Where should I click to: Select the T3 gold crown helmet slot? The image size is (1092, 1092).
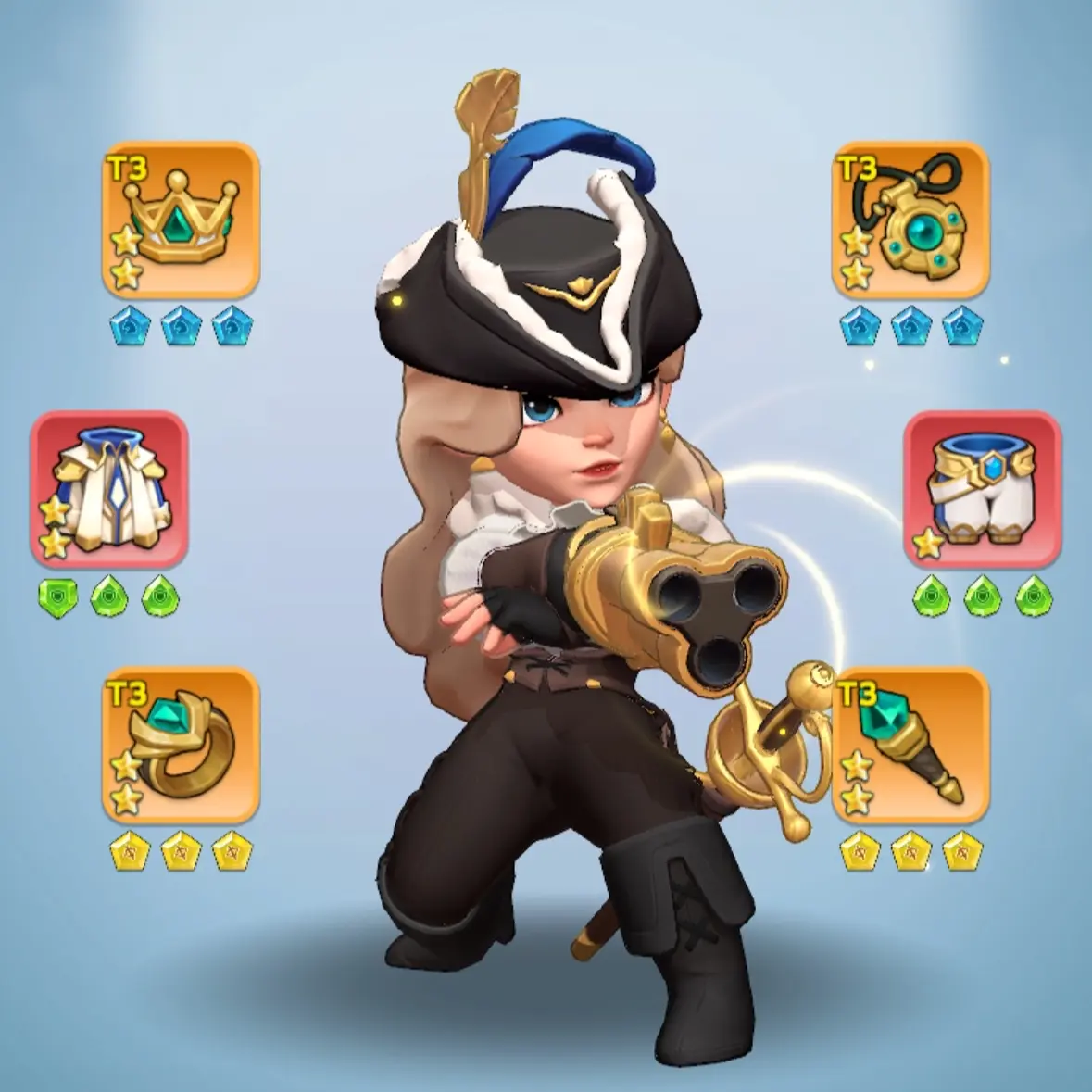pyautogui.click(x=181, y=220)
